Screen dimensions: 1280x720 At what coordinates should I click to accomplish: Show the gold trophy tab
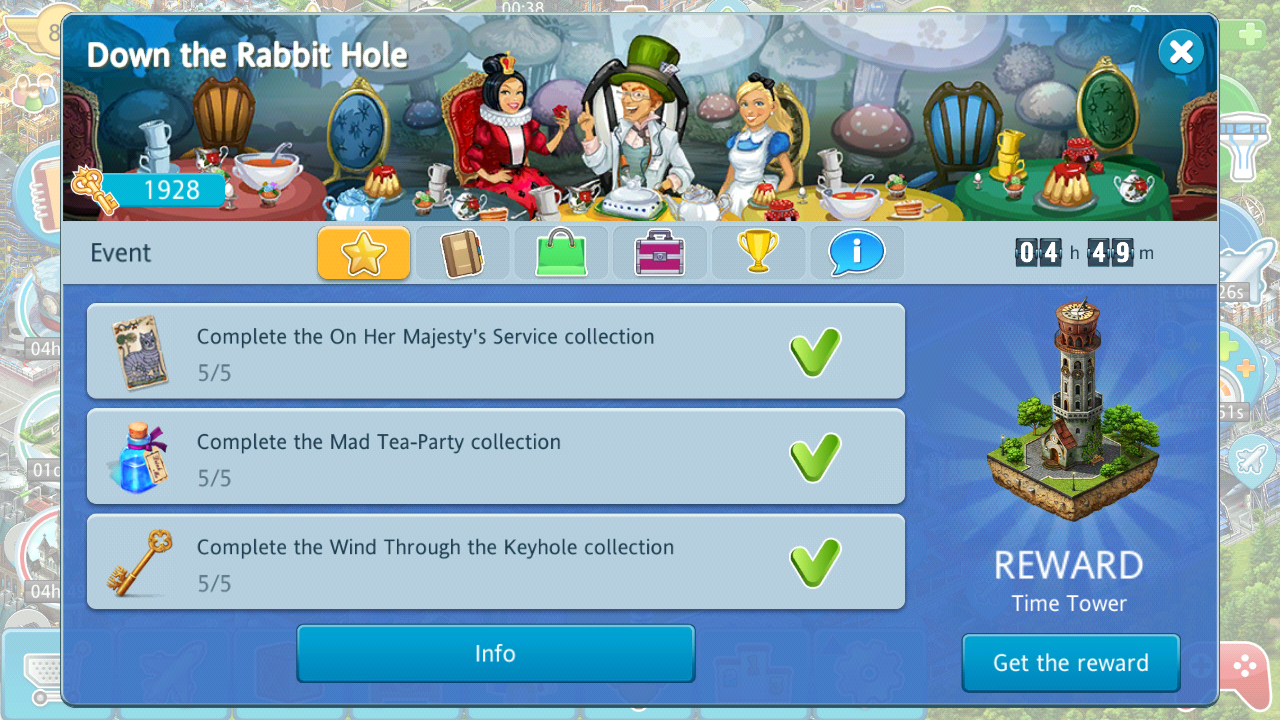[757, 253]
